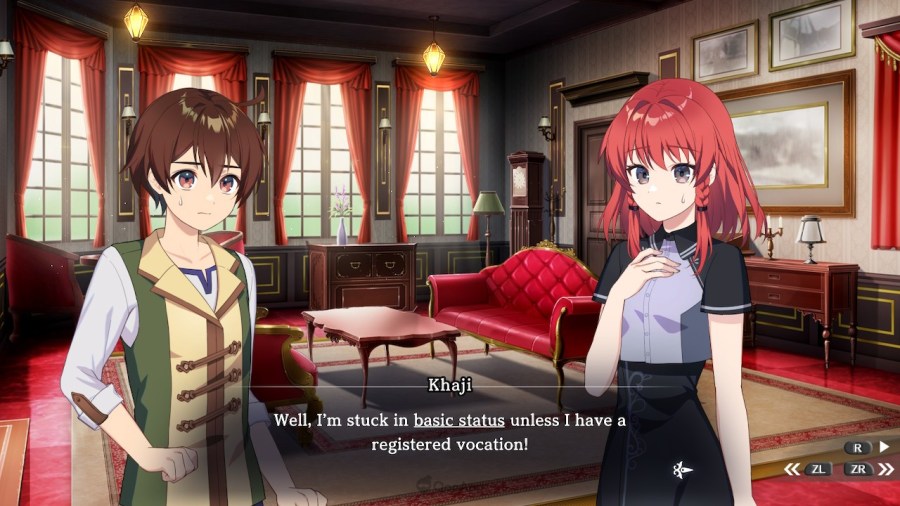Click the fast-forward double-arrow icon

click(x=884, y=468)
